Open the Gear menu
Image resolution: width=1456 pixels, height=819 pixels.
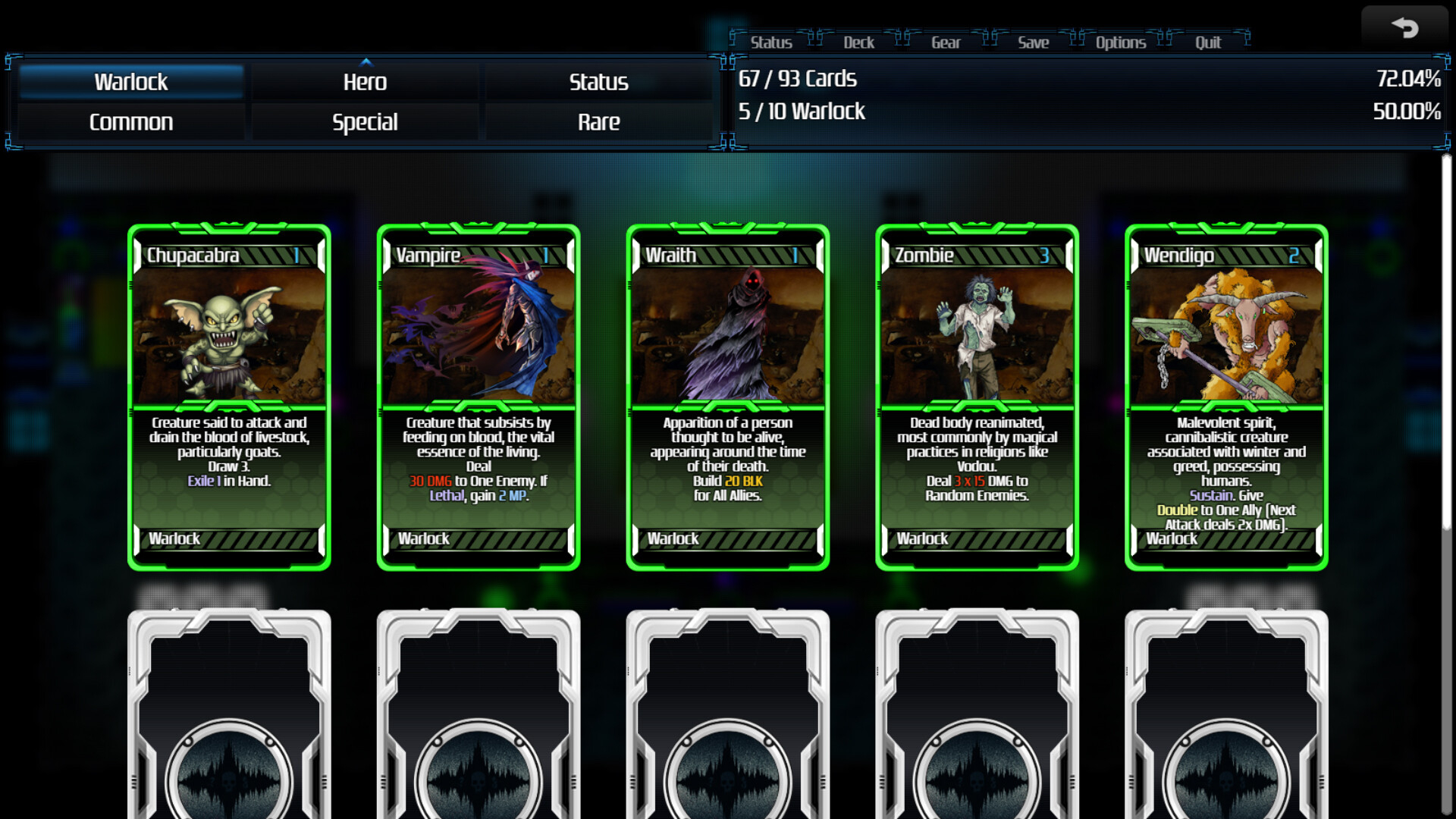click(x=946, y=42)
